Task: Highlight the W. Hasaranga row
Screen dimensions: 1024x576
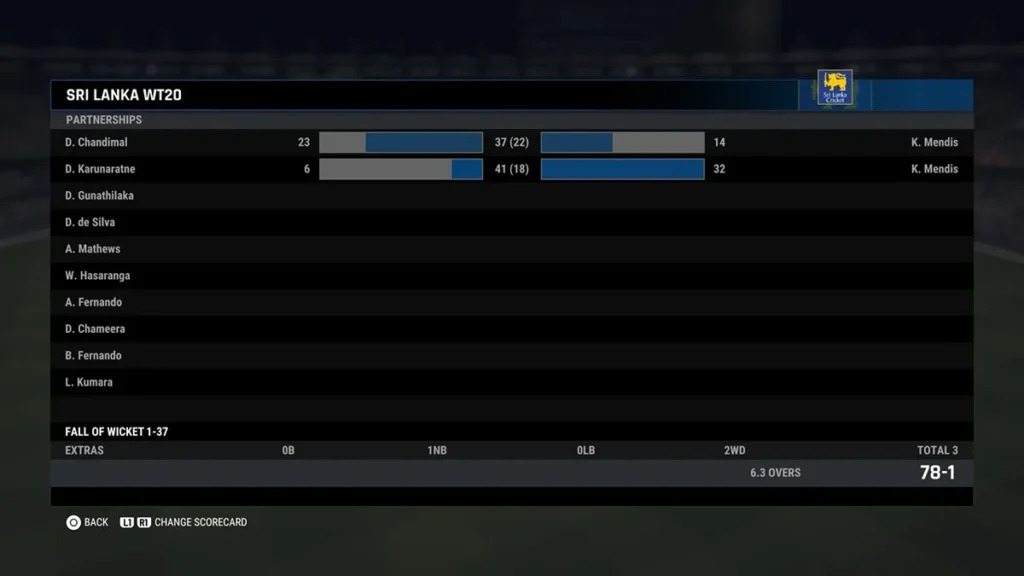Action: click(x=98, y=276)
